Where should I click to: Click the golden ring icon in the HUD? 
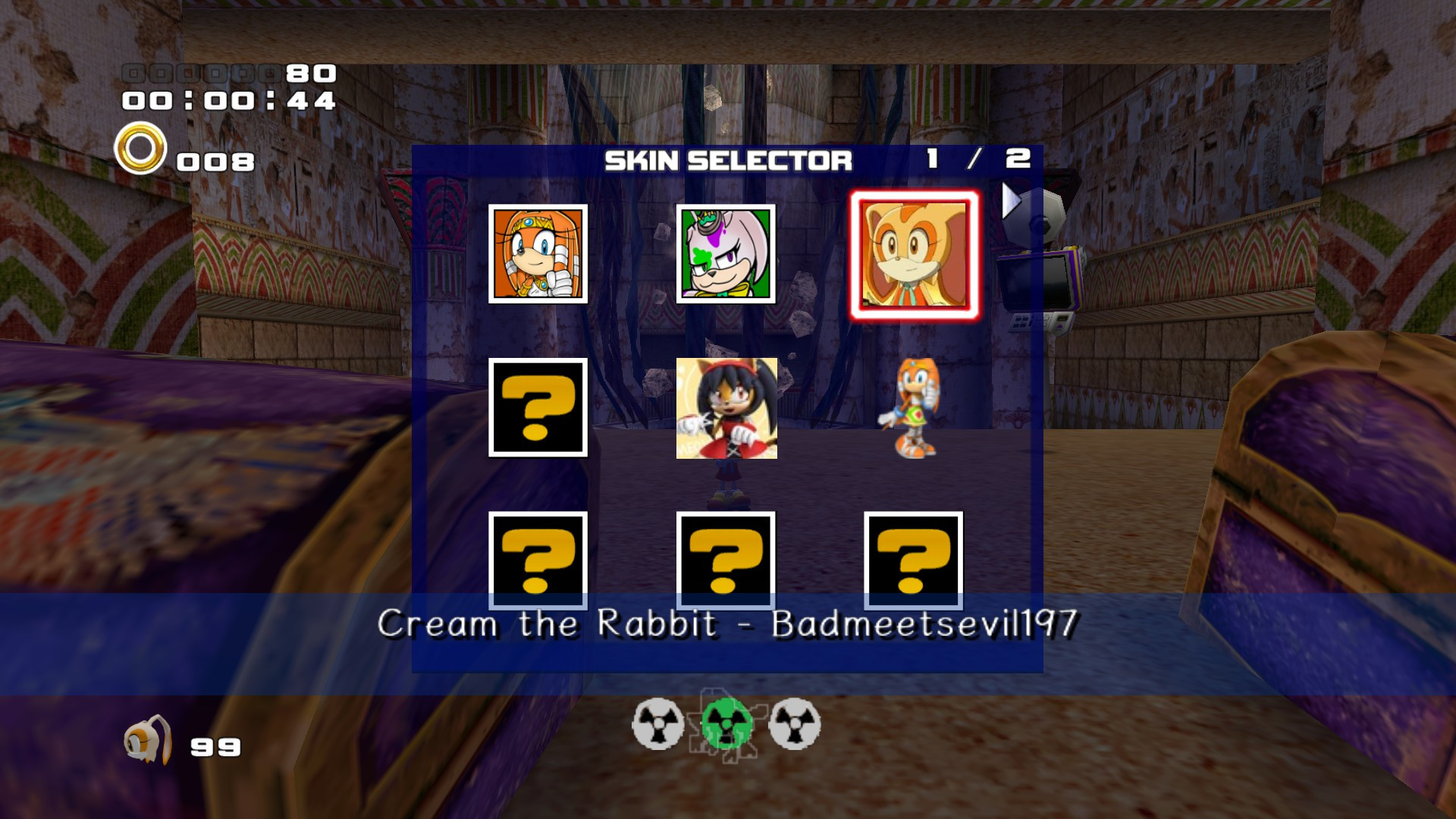click(x=140, y=149)
